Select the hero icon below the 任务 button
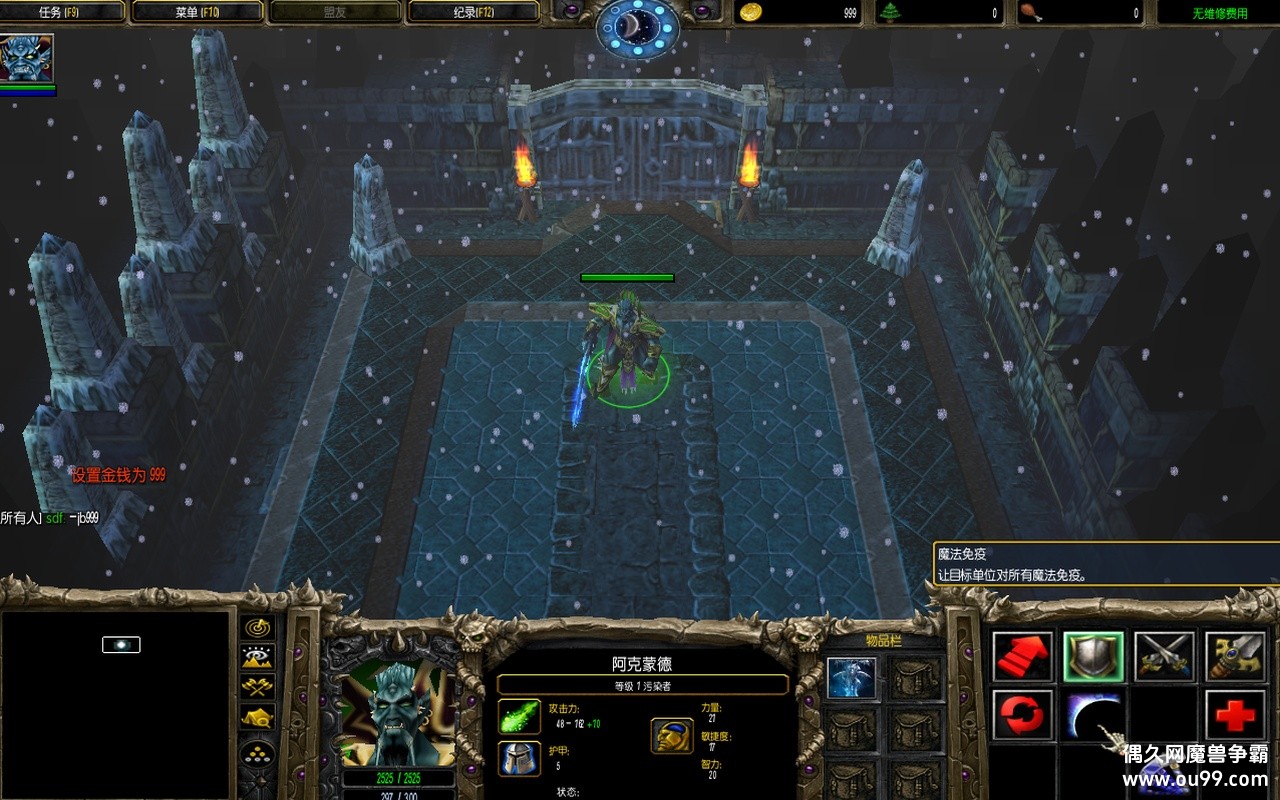The width and height of the screenshot is (1280, 800). pos(27,58)
